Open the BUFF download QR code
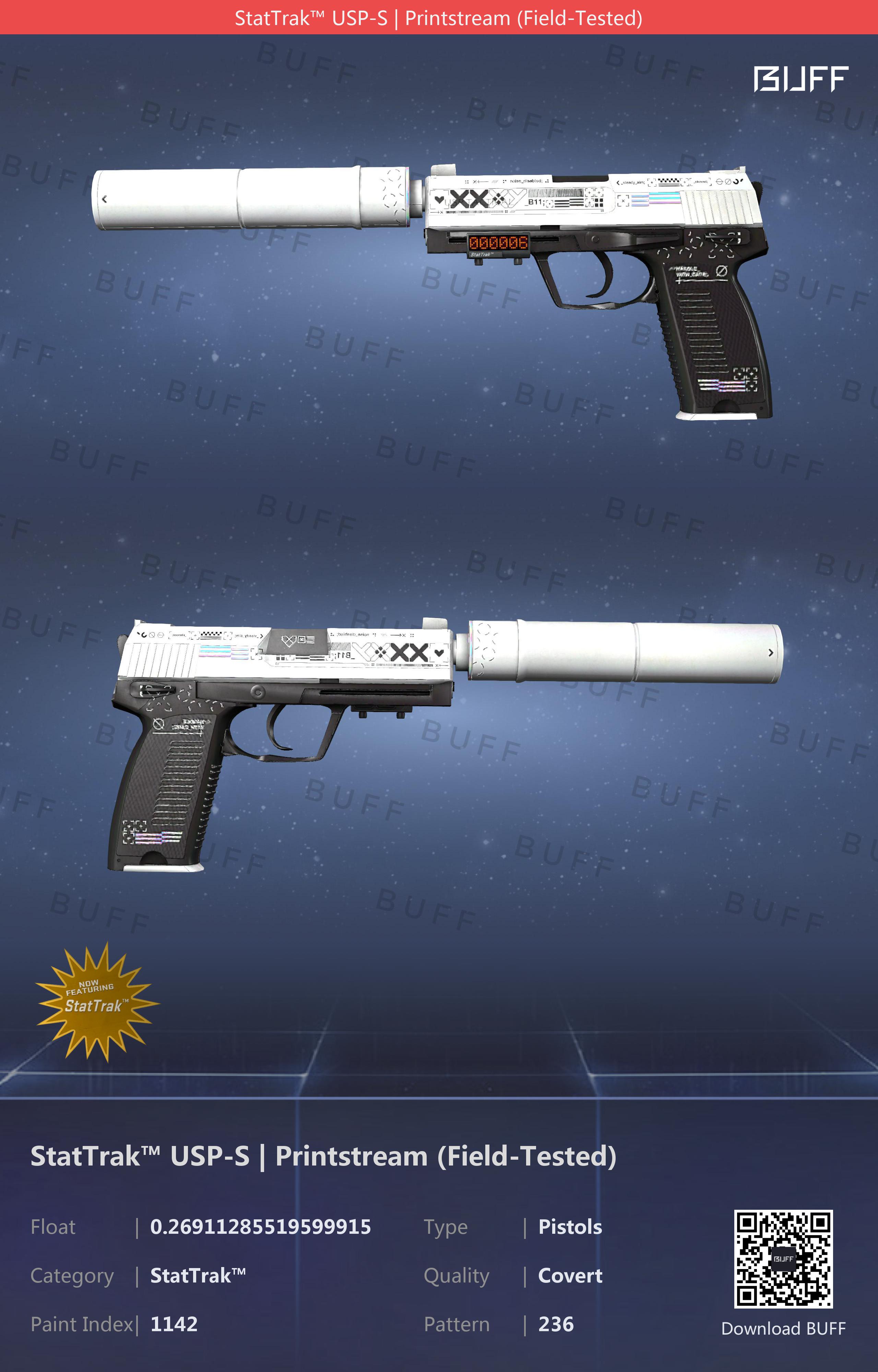The width and height of the screenshot is (878, 1372). pos(783,1258)
